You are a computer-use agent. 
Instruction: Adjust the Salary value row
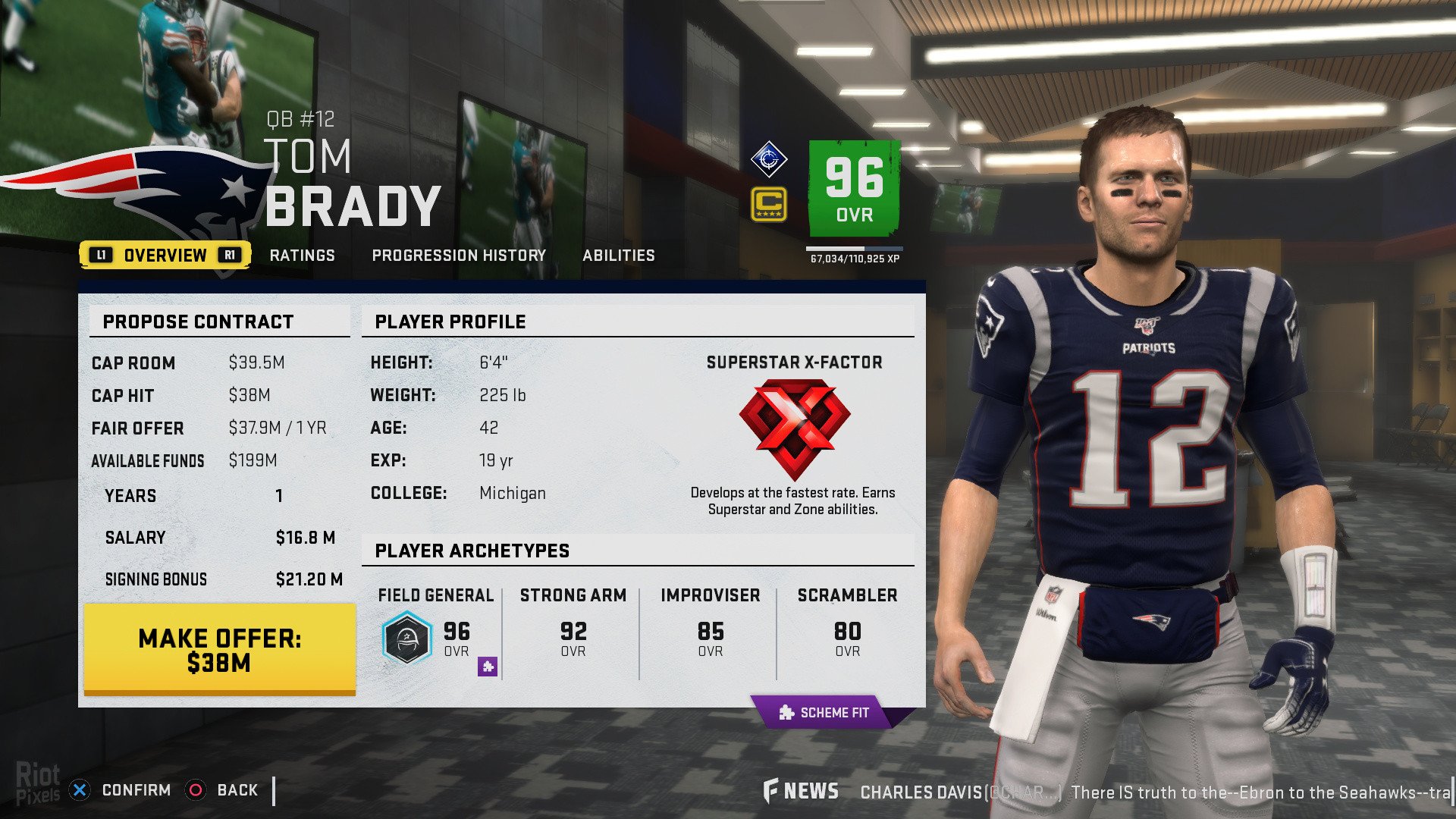point(220,538)
